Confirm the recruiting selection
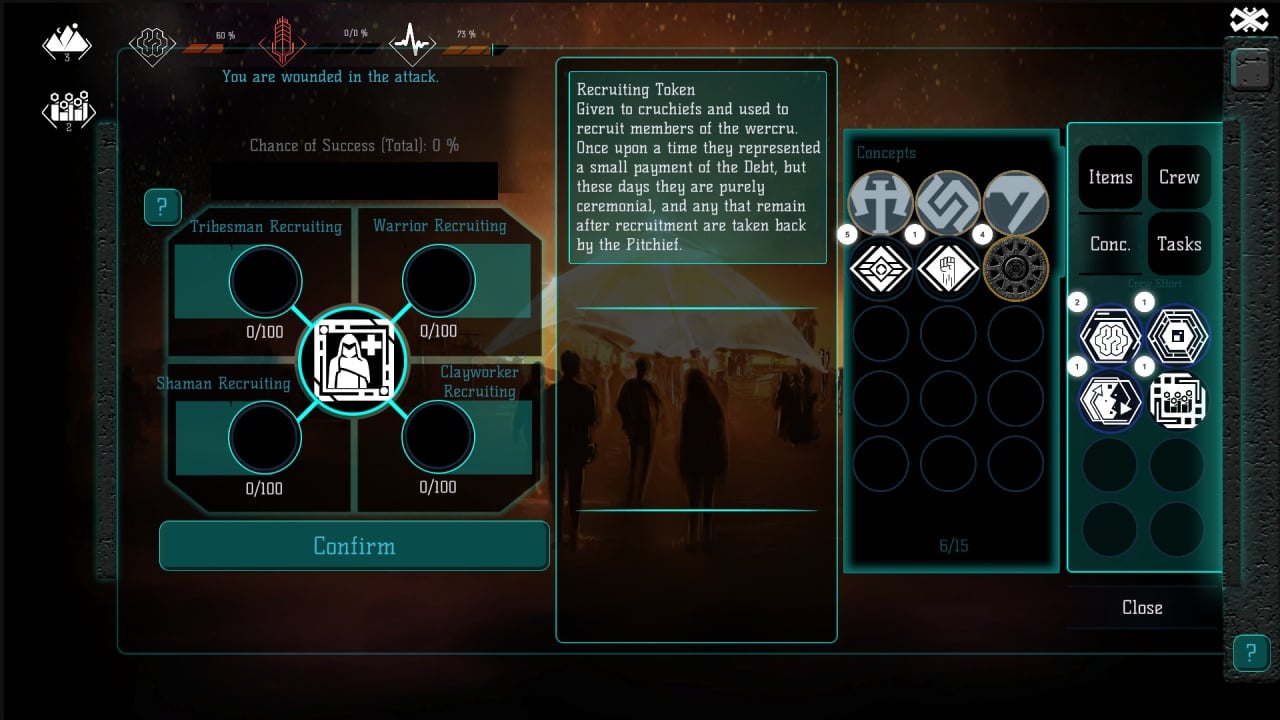1280x720 pixels. coord(354,546)
